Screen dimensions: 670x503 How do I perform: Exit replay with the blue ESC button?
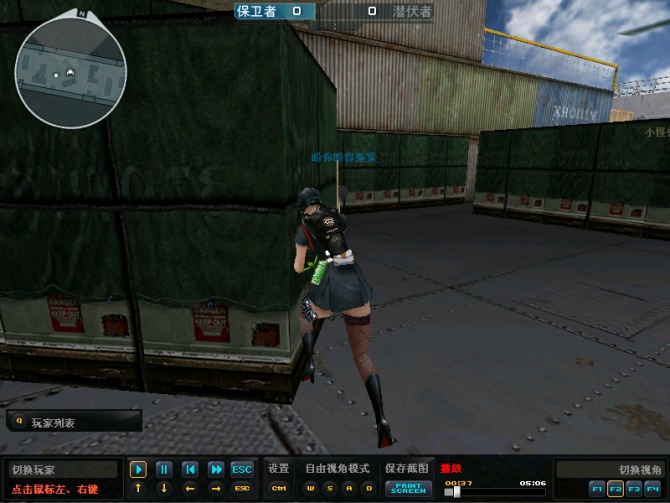pyautogui.click(x=242, y=469)
